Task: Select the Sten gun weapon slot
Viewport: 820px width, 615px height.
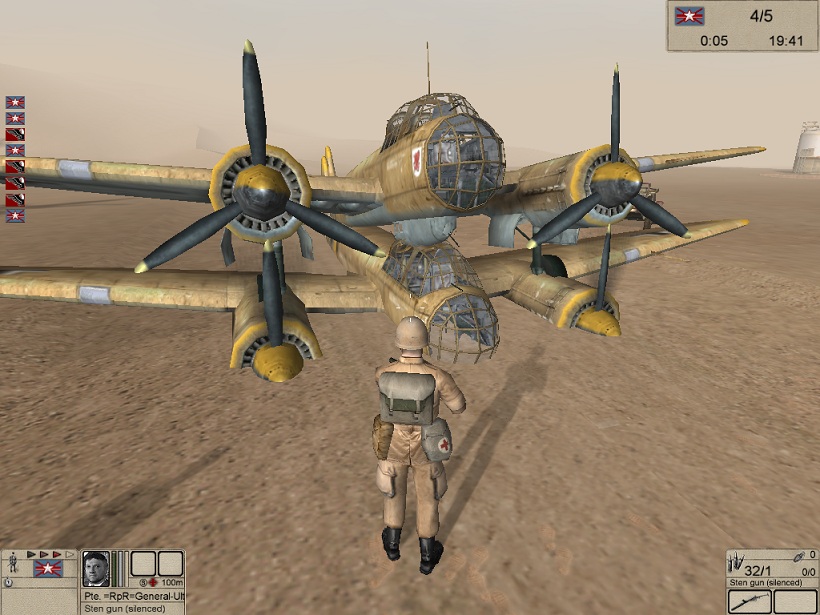Action: (x=751, y=602)
